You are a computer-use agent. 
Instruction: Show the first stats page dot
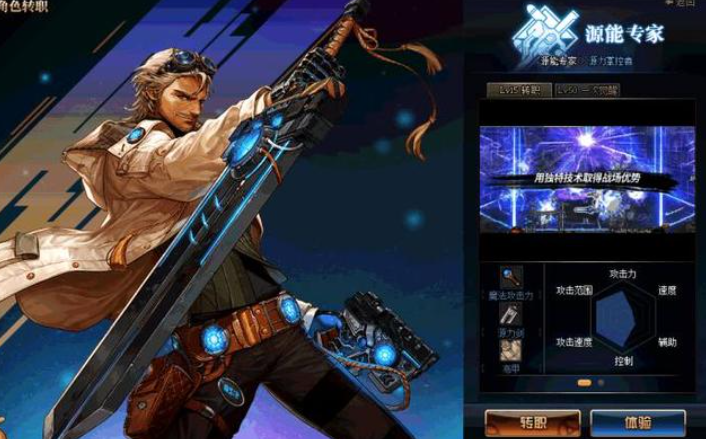tap(583, 383)
